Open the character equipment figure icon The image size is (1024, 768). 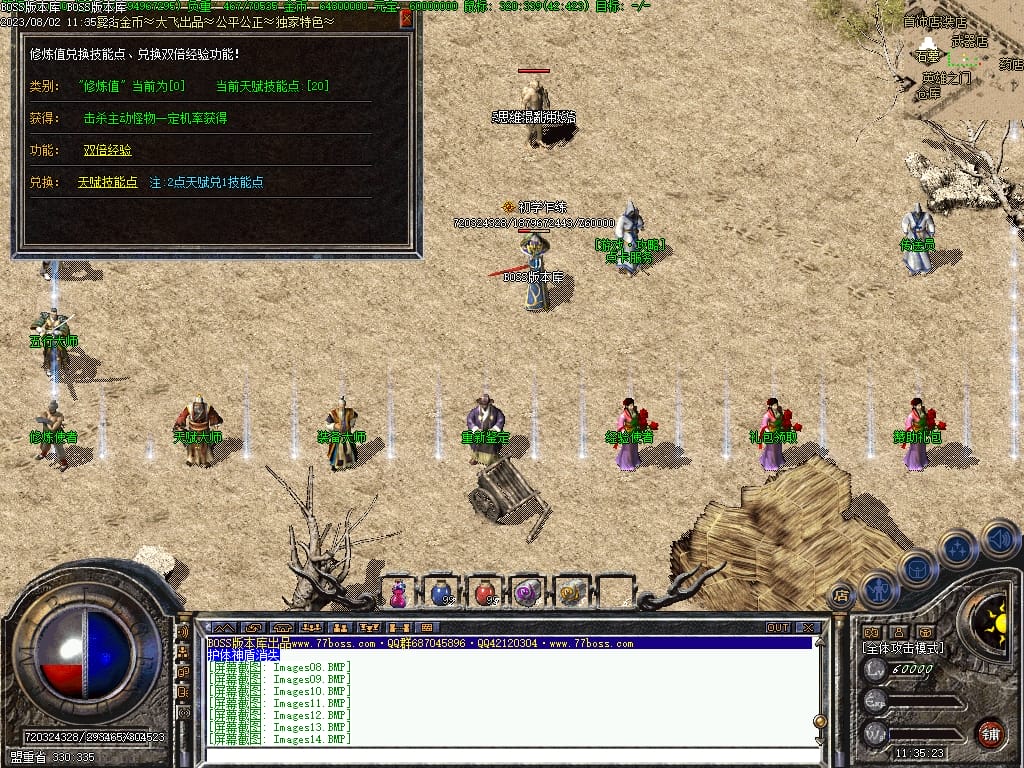point(878,588)
